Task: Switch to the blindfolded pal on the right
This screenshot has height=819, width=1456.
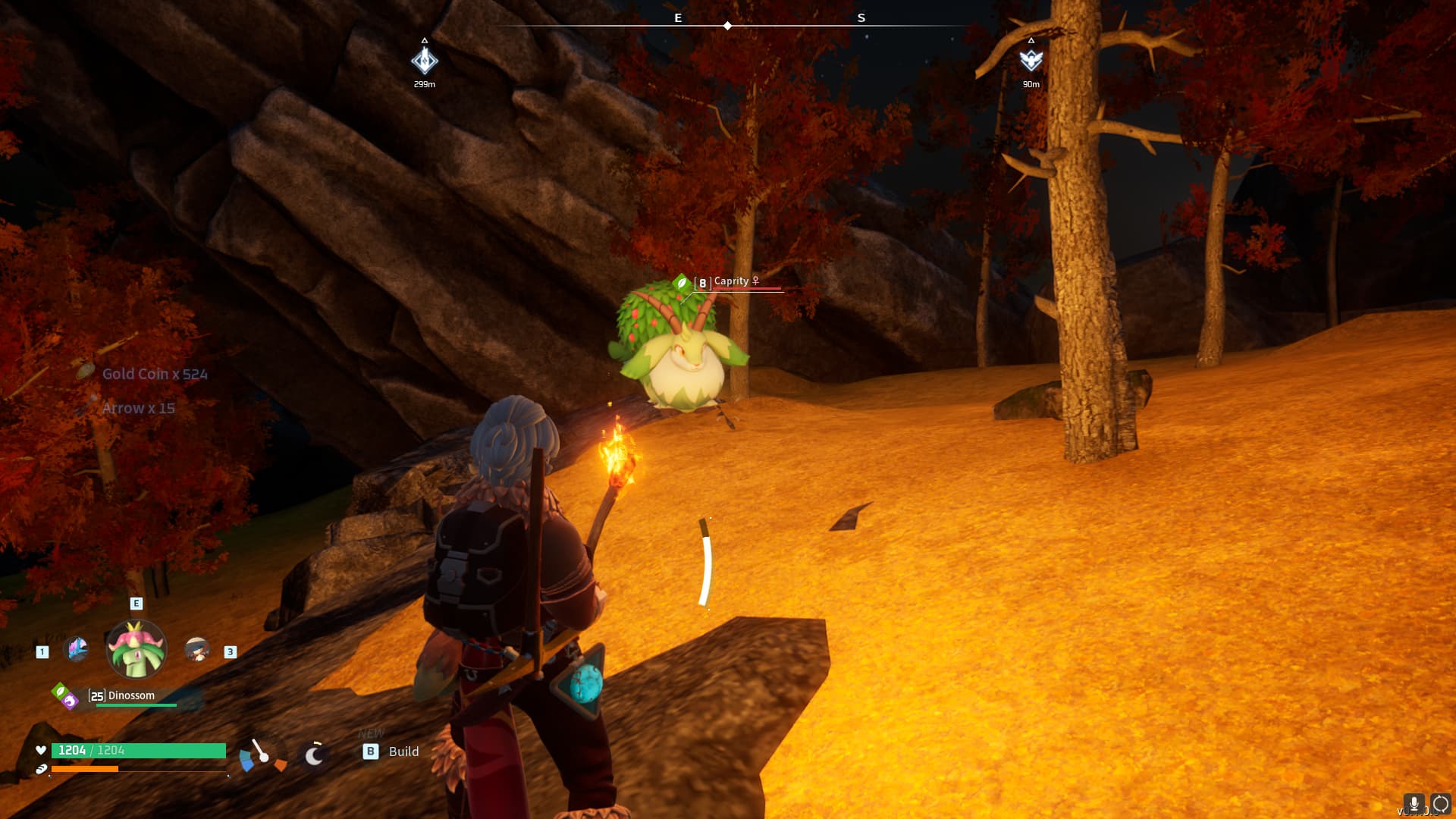Action: coord(197,649)
